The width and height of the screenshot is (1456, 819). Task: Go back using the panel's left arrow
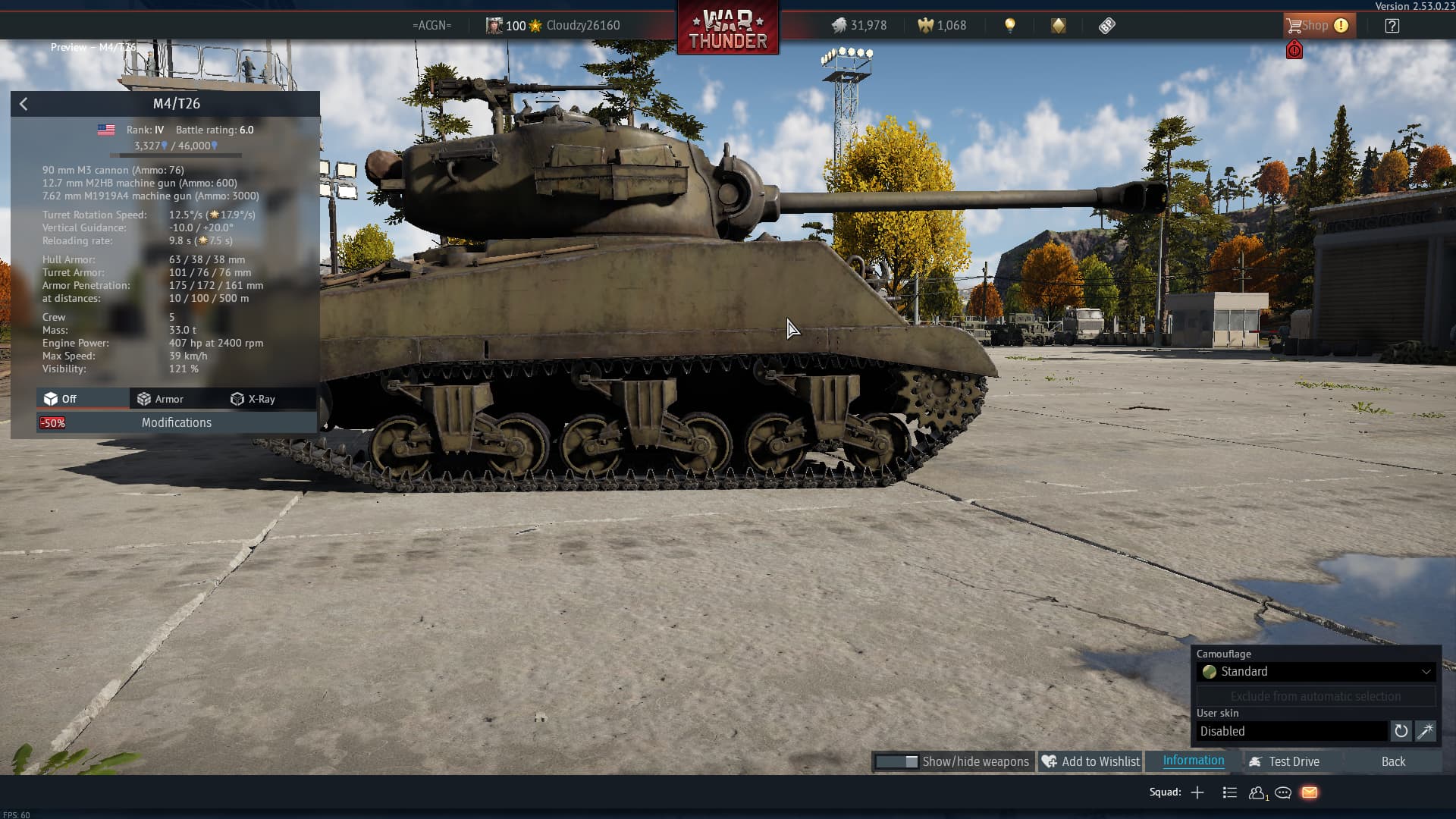(x=24, y=104)
